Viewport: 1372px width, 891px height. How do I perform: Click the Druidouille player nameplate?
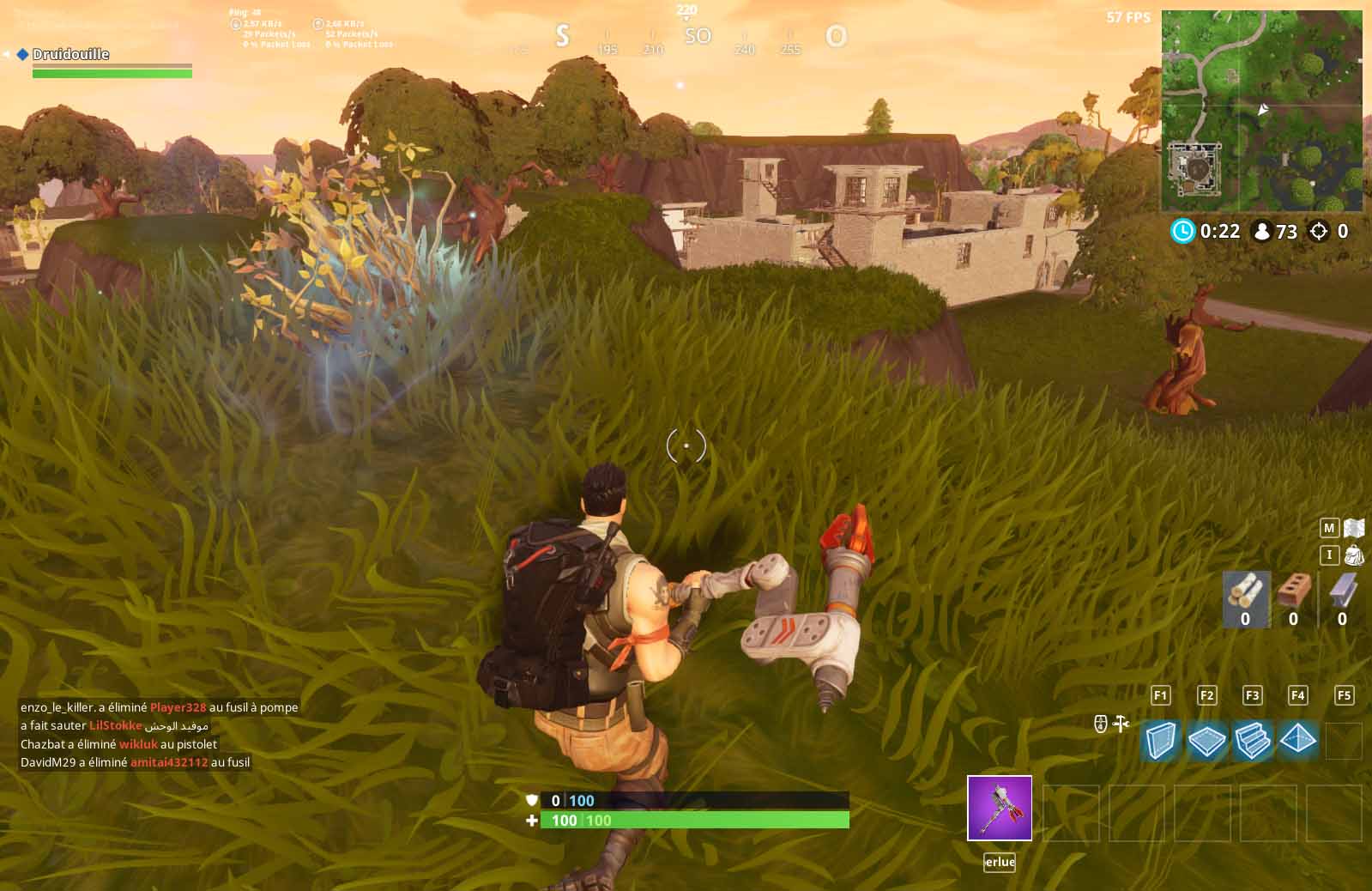coord(73,53)
